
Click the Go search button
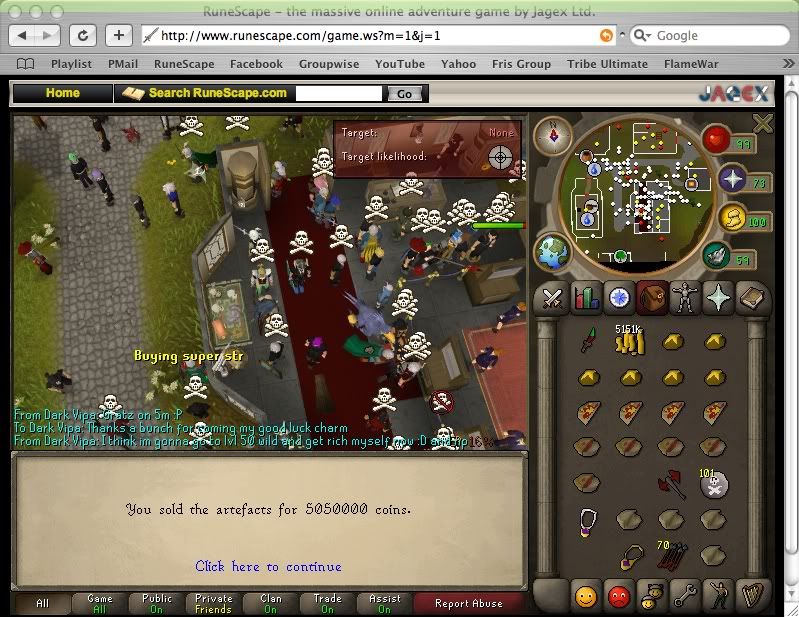[404, 94]
